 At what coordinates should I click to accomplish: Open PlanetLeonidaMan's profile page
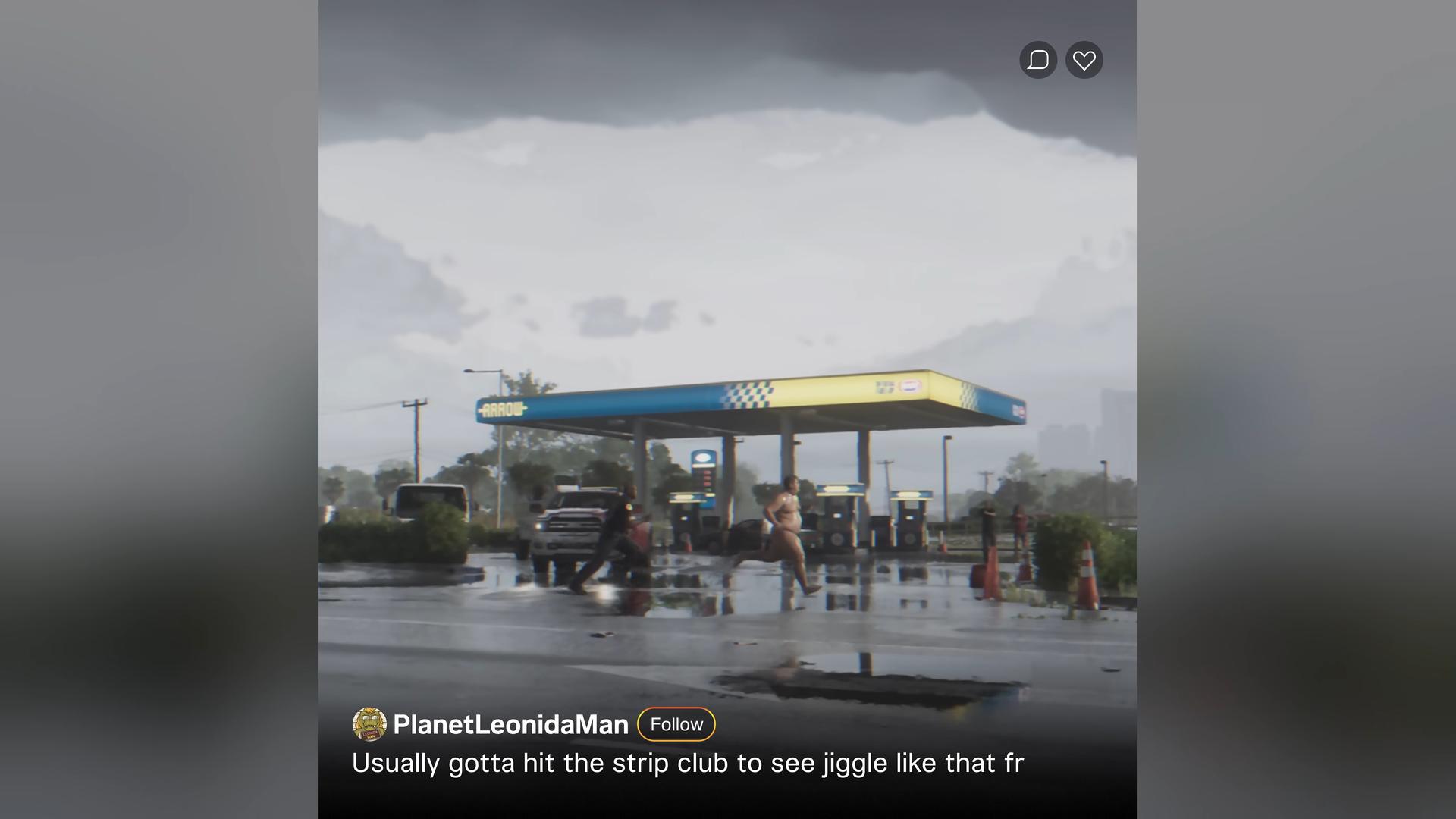pyautogui.click(x=510, y=725)
